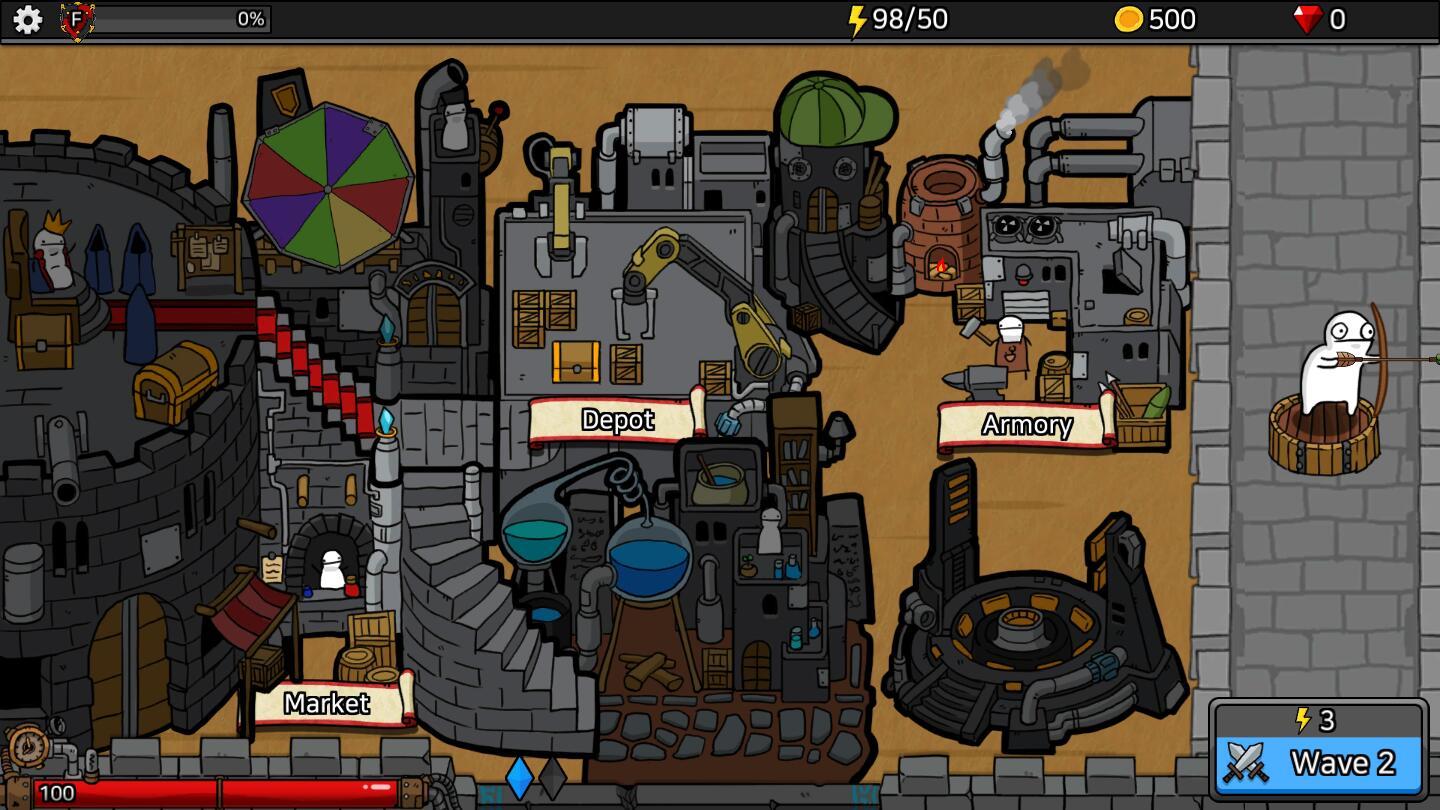Click the rank F shield emblem

[77, 20]
